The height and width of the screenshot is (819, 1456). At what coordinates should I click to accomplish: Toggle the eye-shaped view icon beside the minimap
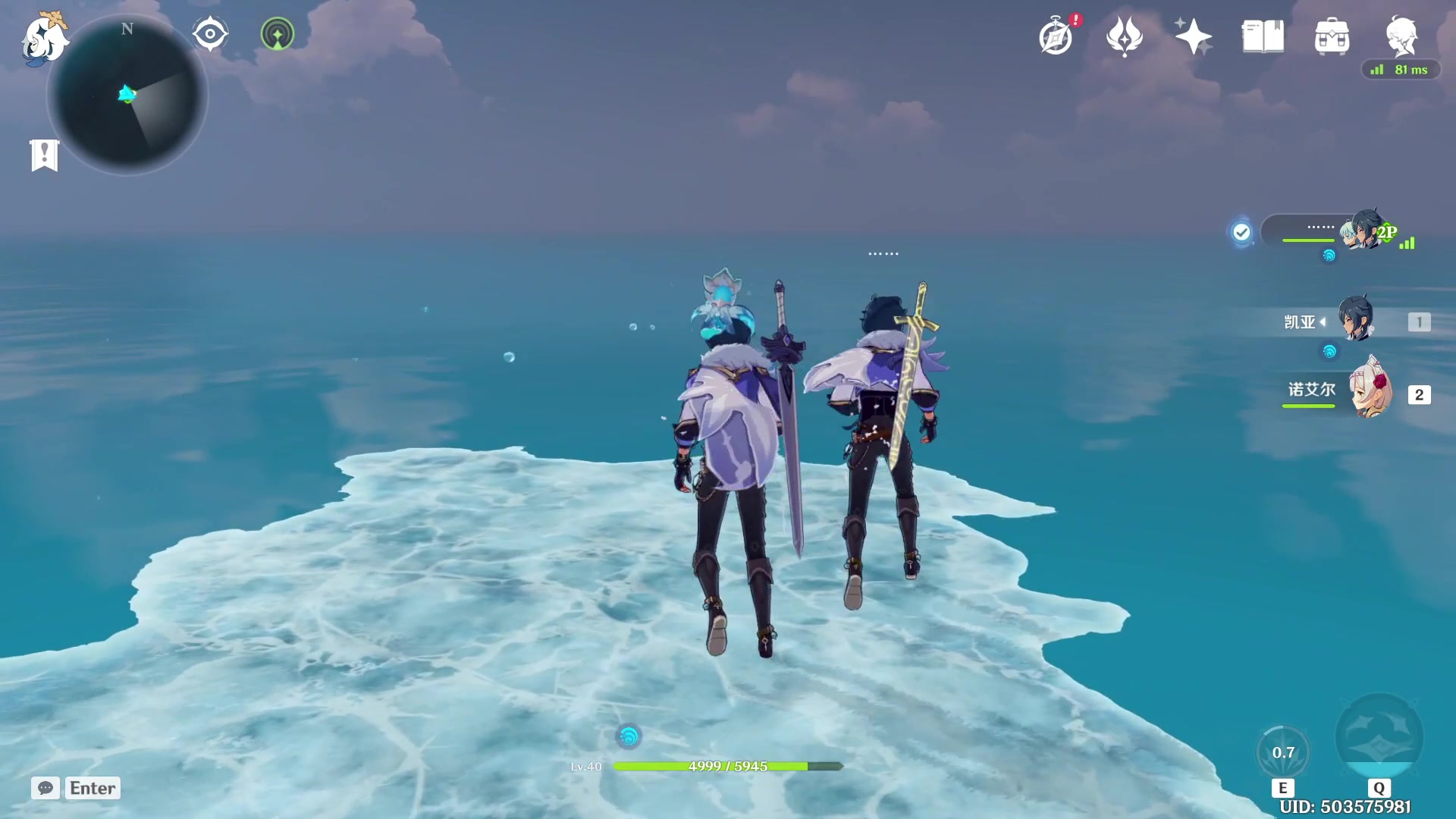pos(210,34)
